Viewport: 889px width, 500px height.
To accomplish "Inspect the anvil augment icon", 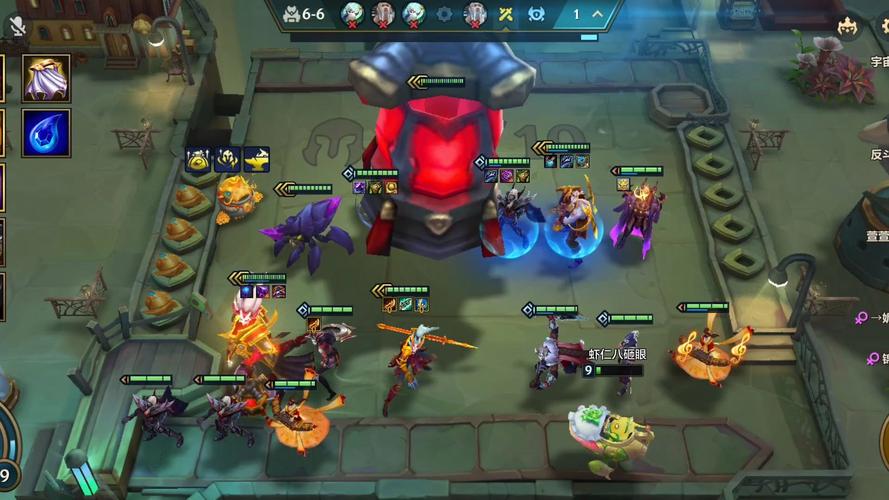I will point(256,159).
